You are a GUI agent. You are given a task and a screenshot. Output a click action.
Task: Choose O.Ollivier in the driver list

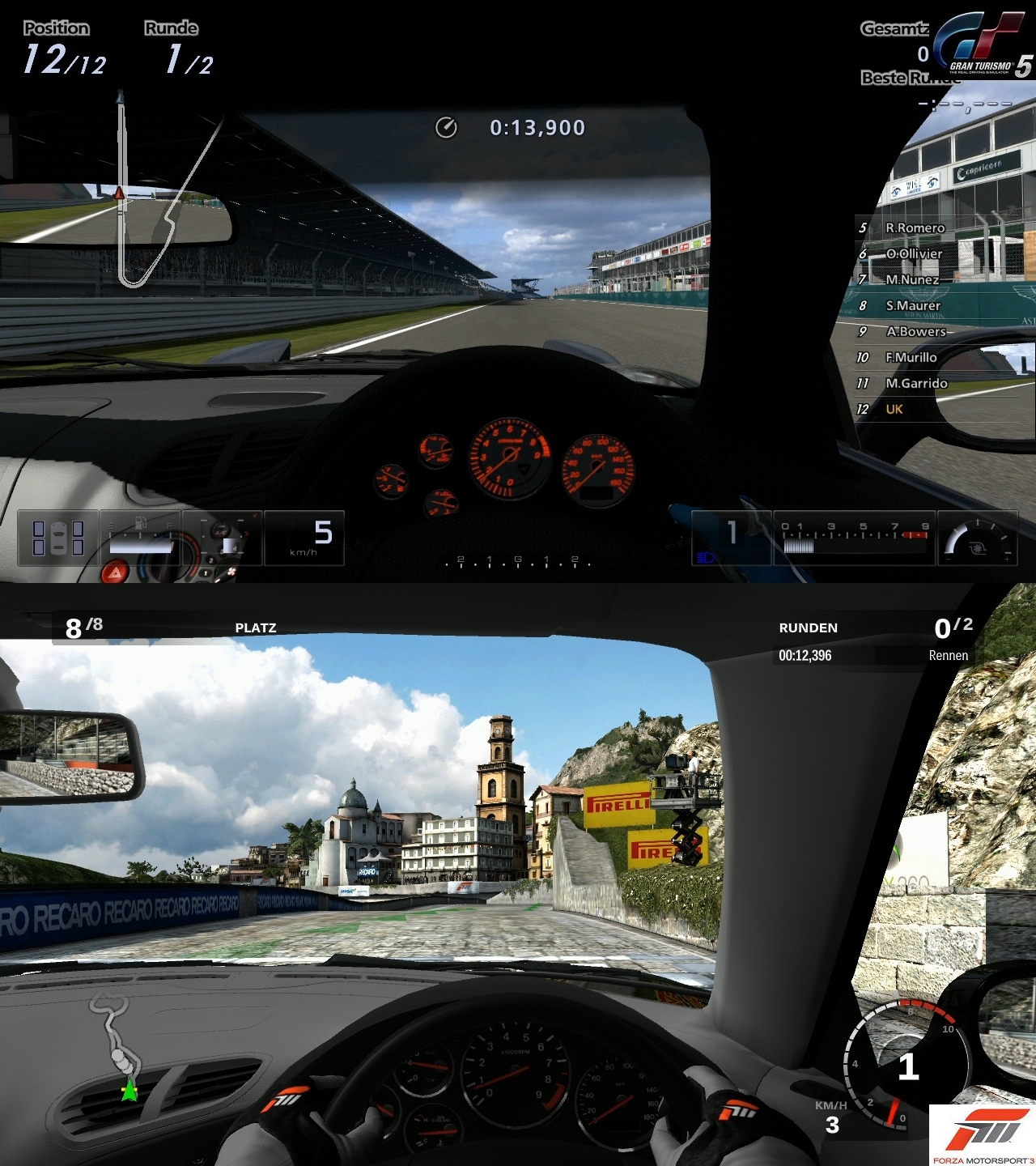click(x=913, y=254)
